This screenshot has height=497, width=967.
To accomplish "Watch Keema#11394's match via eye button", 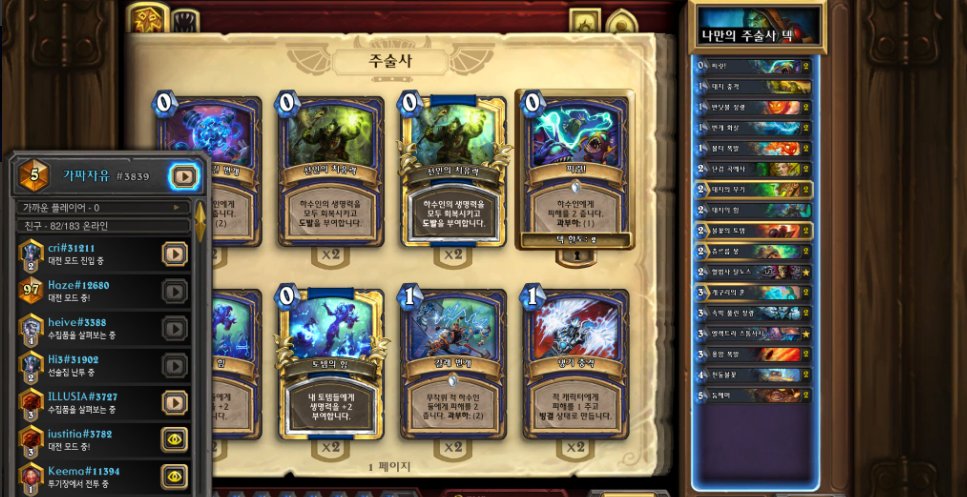I will coord(175,476).
